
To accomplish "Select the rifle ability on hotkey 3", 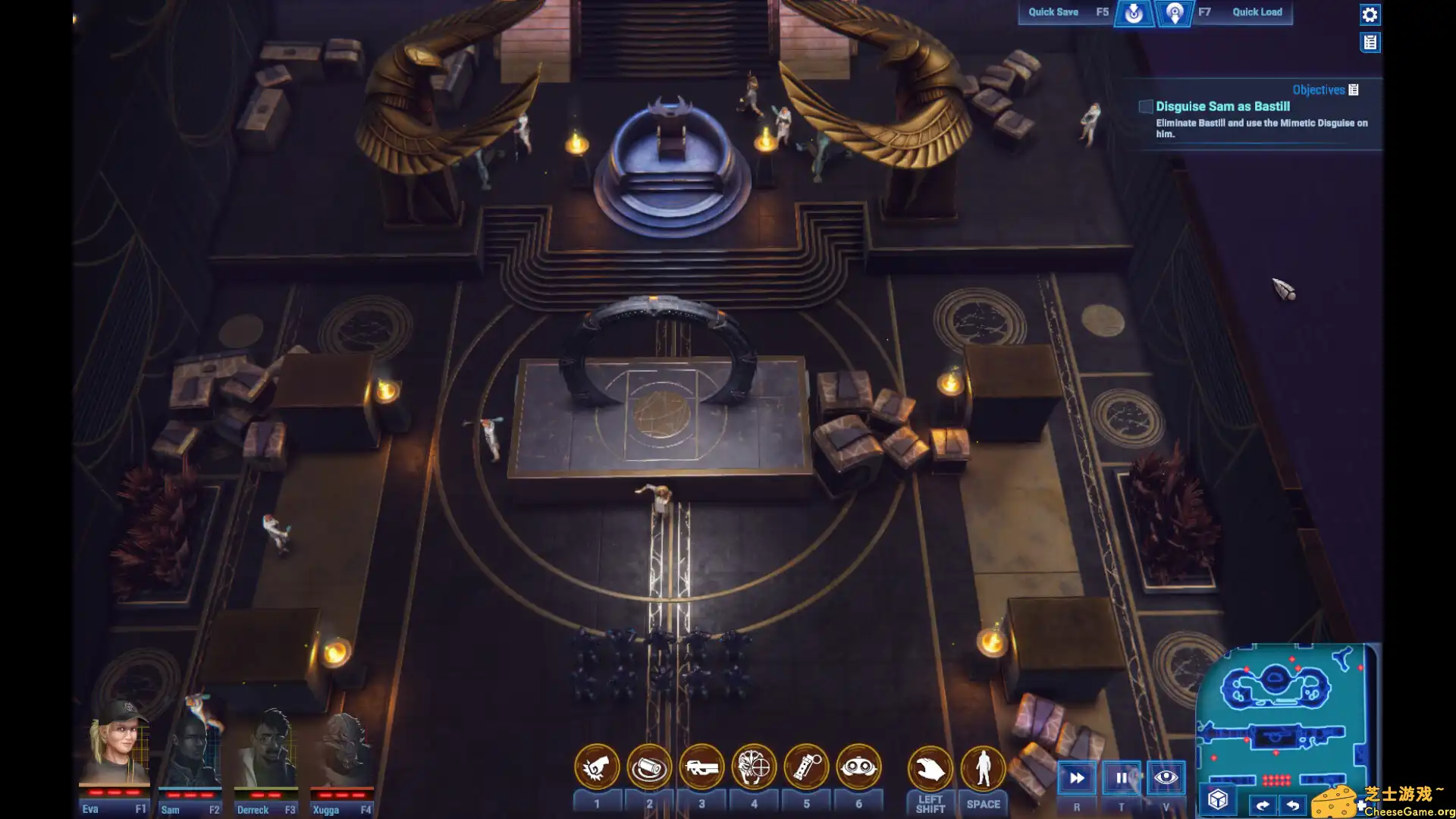I will [x=702, y=767].
